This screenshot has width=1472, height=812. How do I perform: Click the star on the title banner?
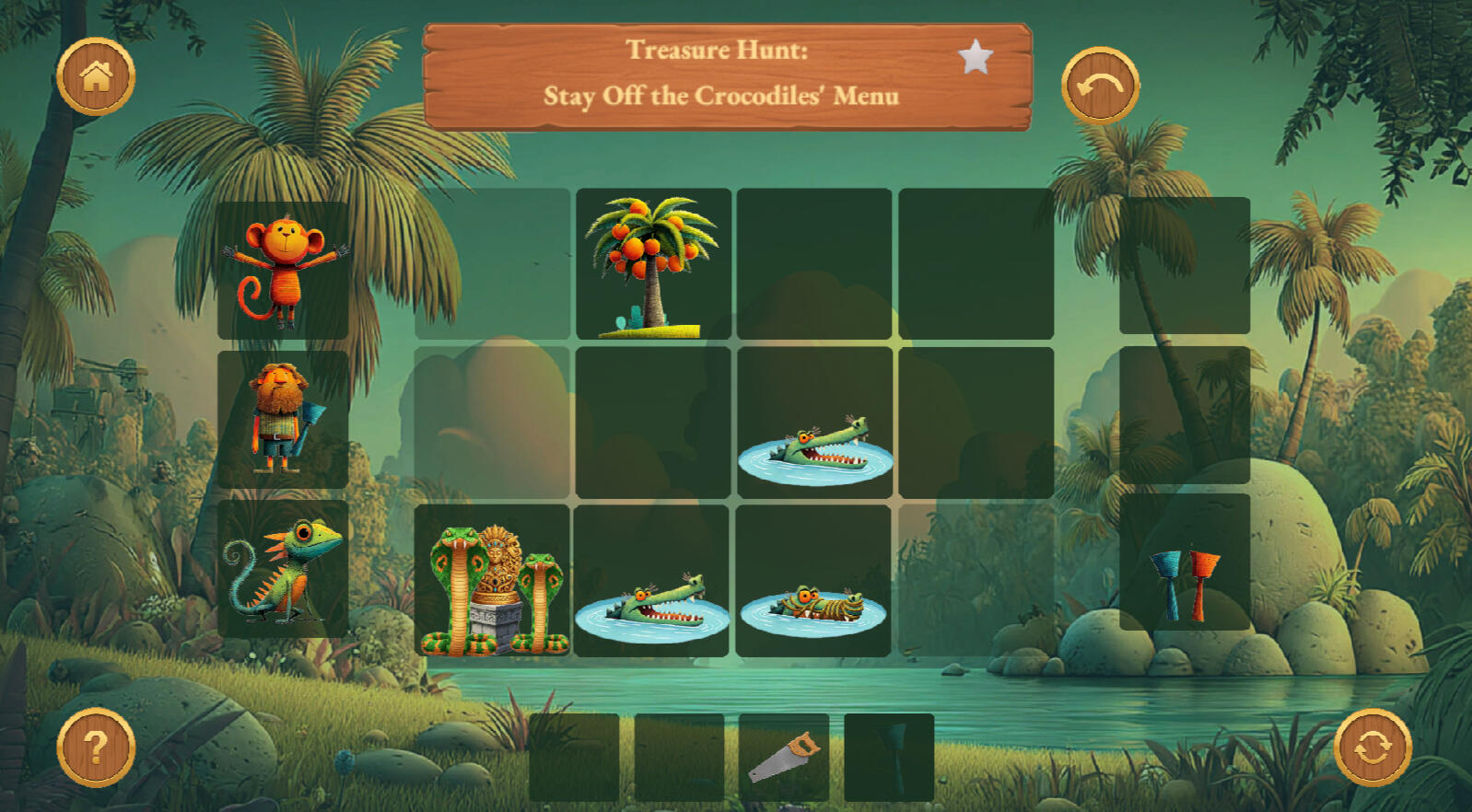(975, 58)
